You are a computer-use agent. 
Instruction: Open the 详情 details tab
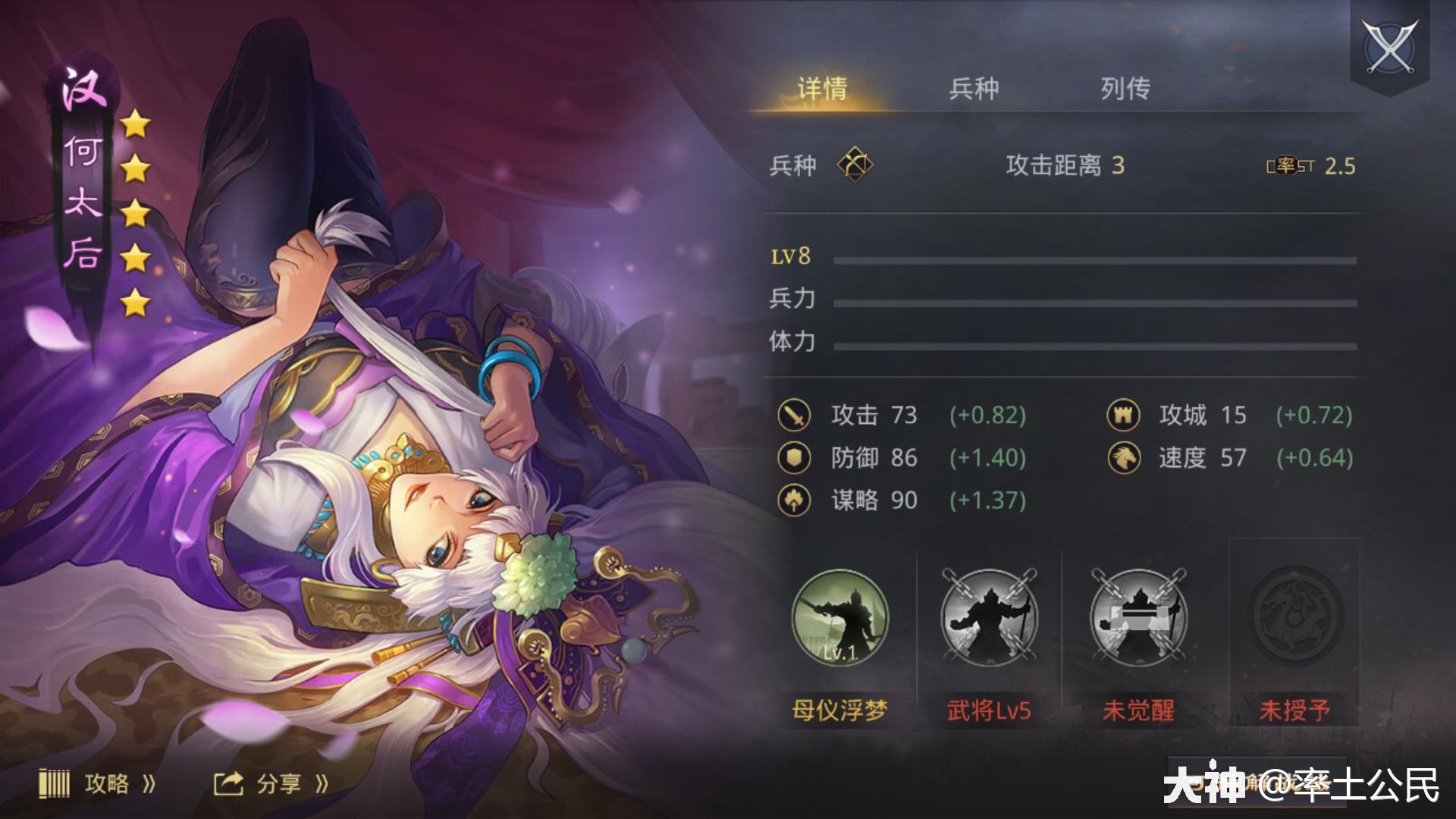822,89
